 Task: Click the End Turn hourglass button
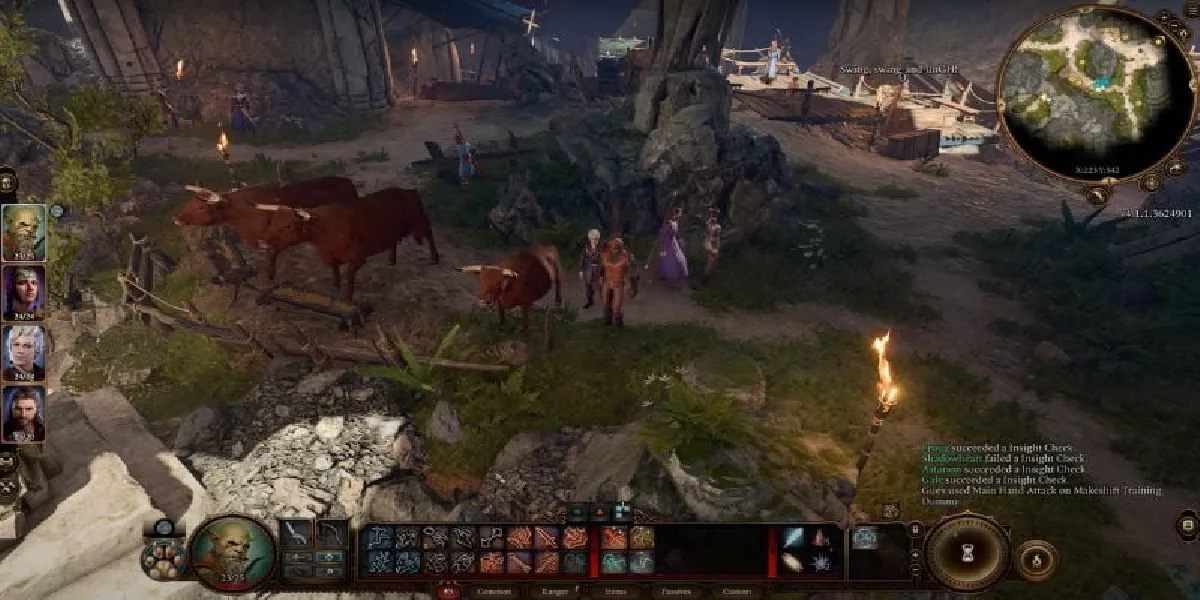(966, 553)
